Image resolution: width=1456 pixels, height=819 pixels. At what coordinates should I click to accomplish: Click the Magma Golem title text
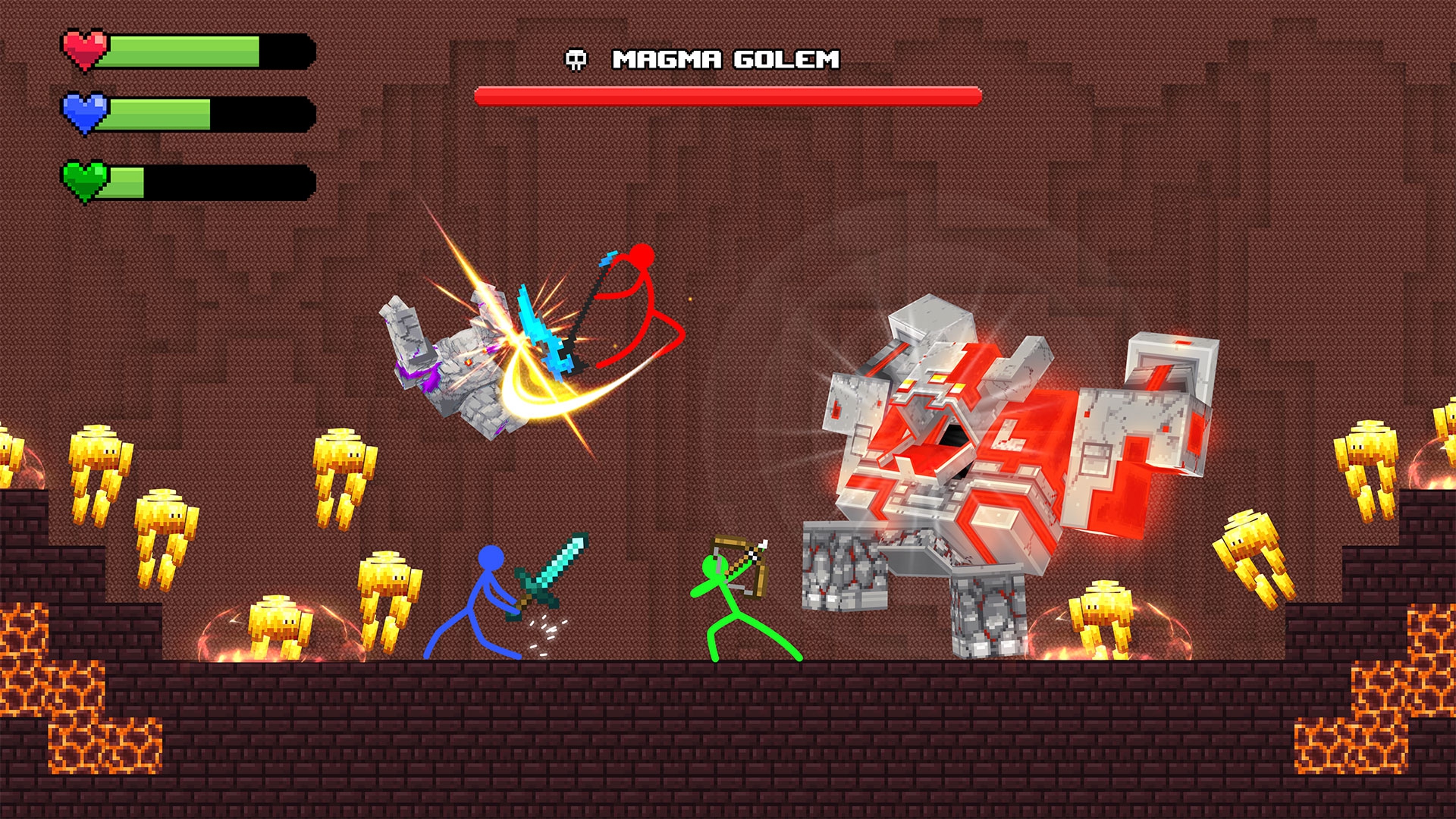pyautogui.click(x=726, y=58)
